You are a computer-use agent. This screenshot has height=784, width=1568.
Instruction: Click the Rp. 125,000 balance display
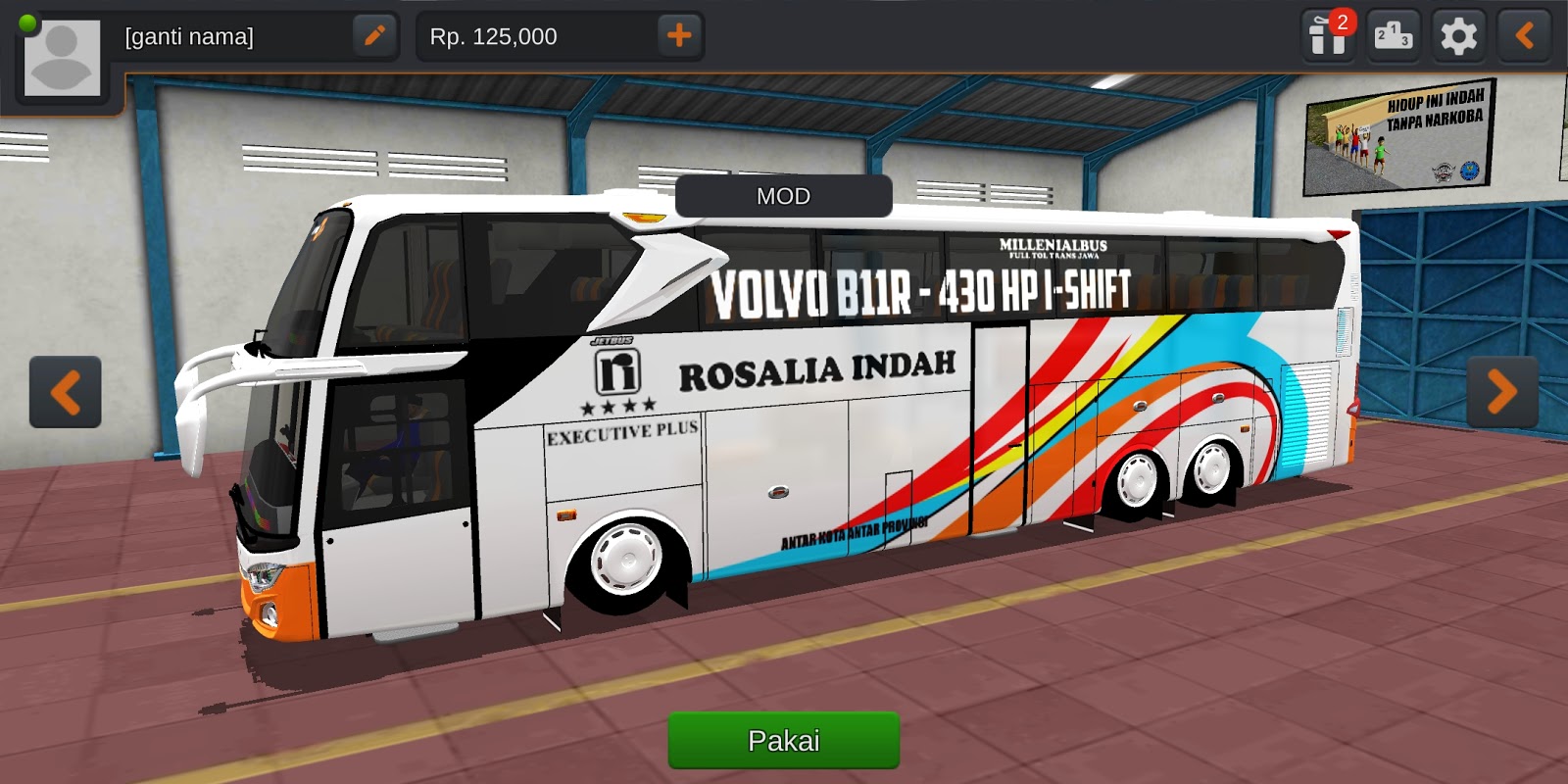tap(495, 36)
